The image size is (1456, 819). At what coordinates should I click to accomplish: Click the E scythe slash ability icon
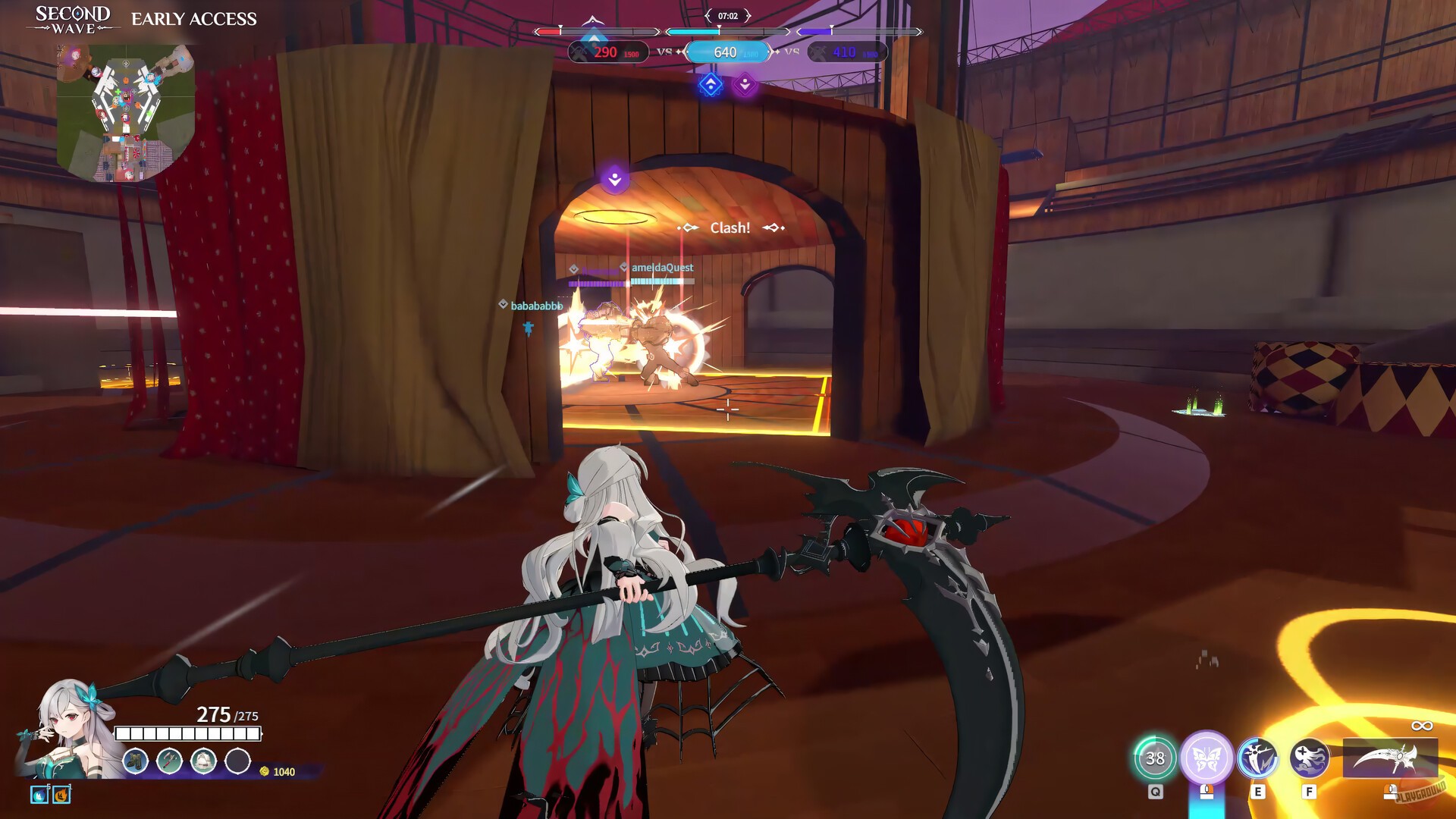(1258, 758)
